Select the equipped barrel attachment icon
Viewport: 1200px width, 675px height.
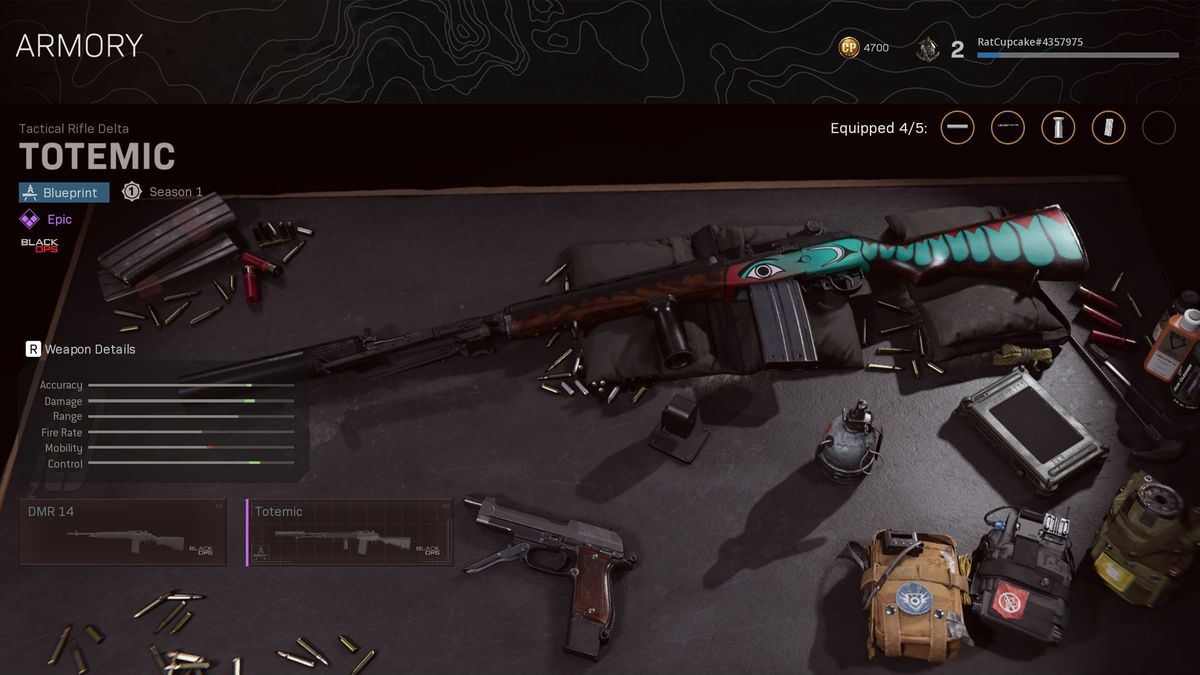(957, 128)
